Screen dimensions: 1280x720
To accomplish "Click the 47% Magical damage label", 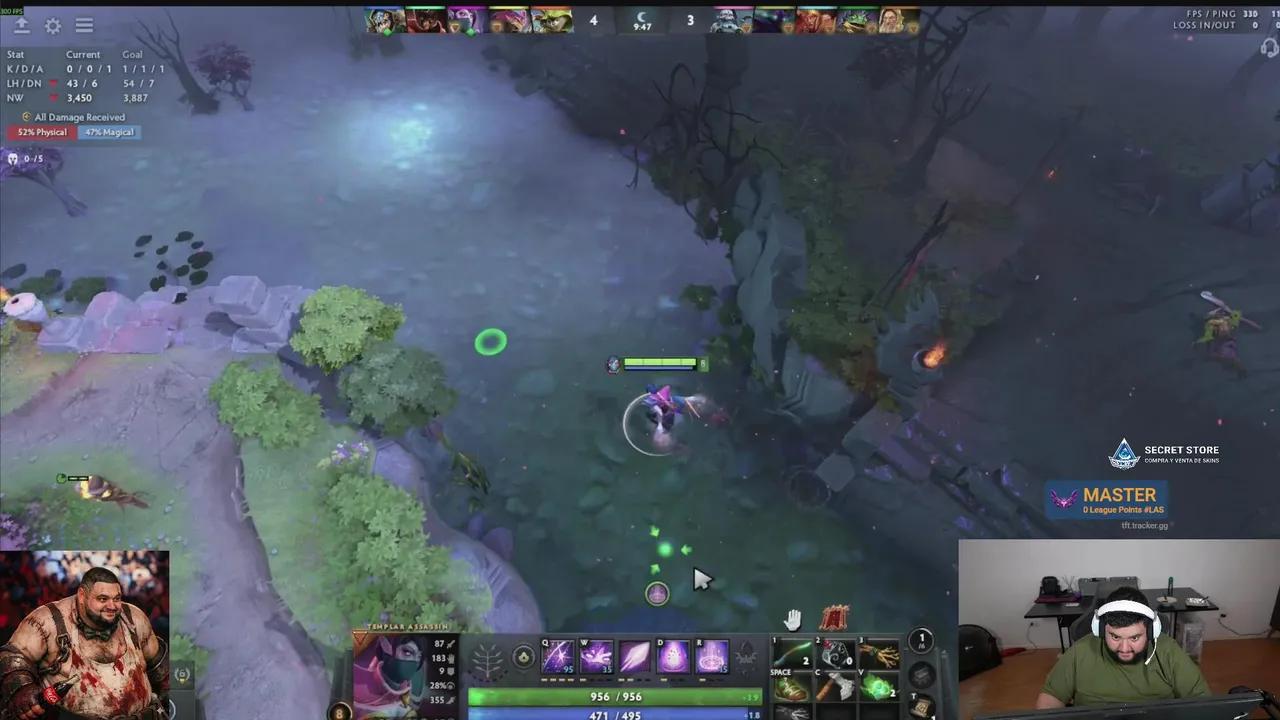I will 108,132.
